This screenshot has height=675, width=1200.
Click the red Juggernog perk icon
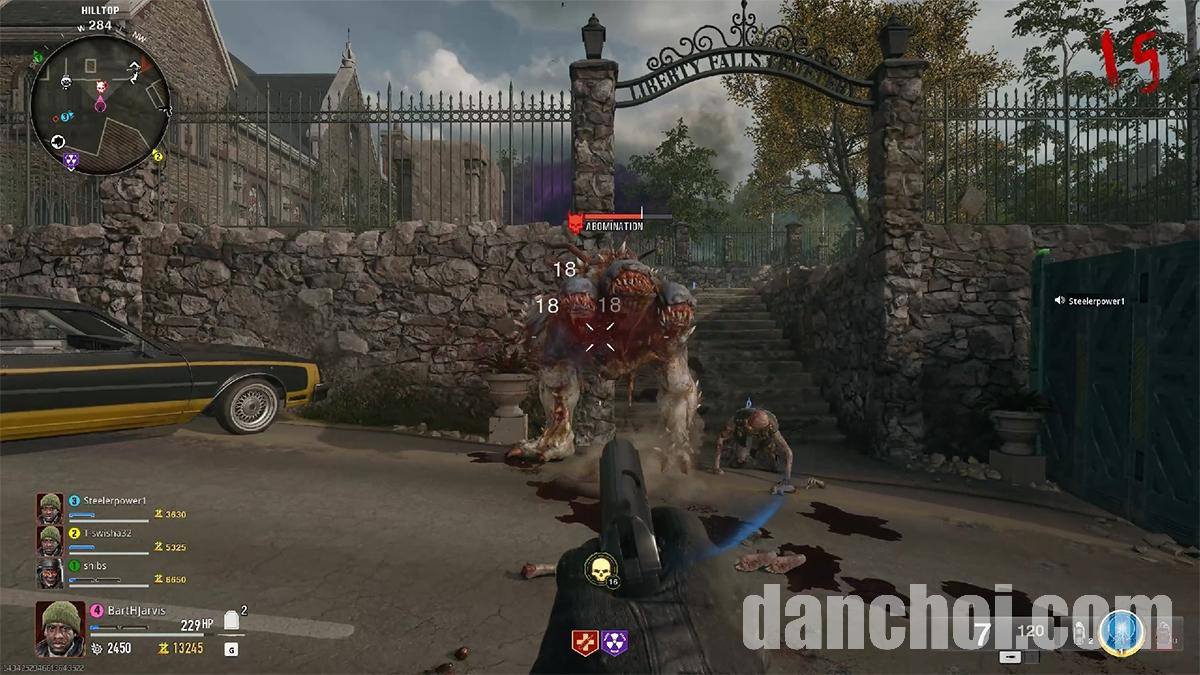pyautogui.click(x=585, y=642)
